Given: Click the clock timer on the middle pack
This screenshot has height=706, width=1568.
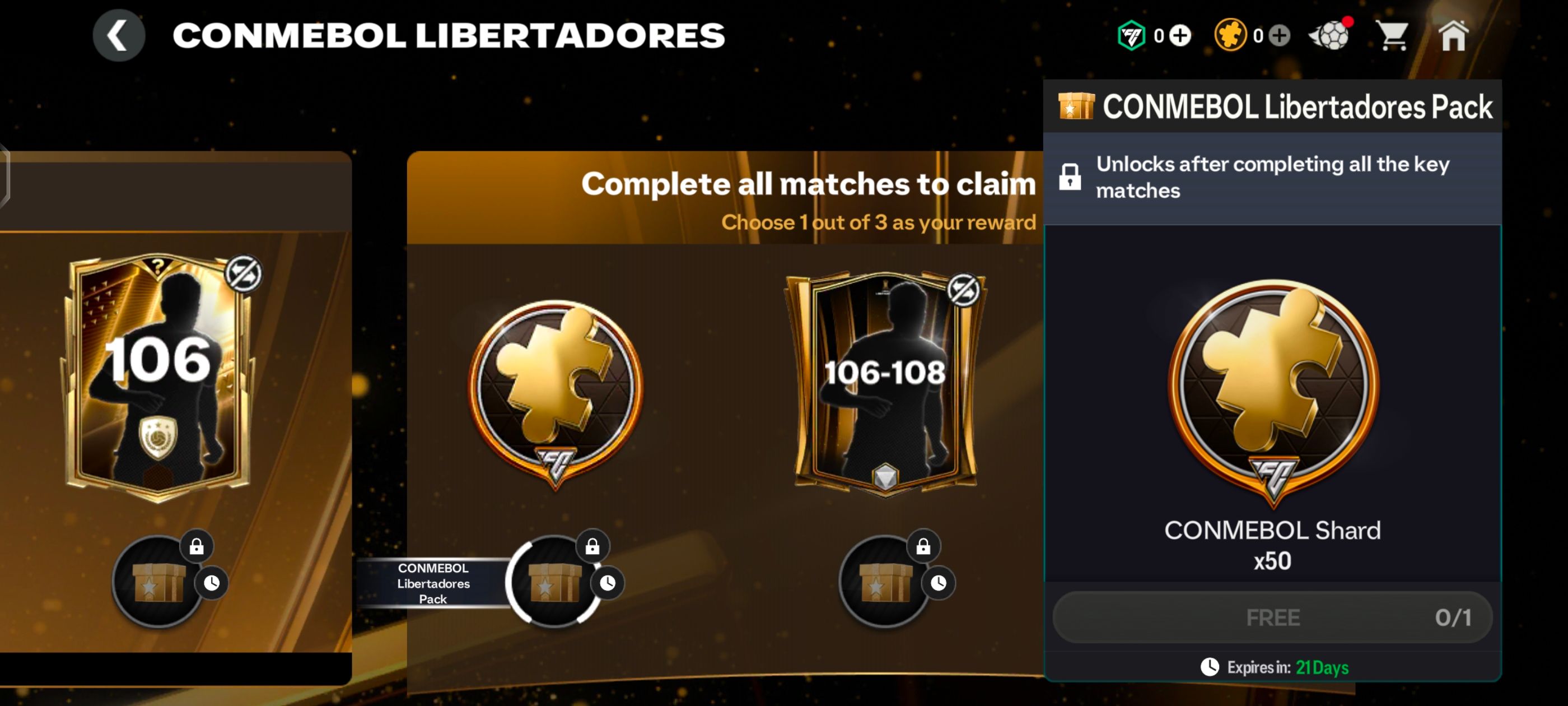Looking at the screenshot, I should (x=608, y=583).
